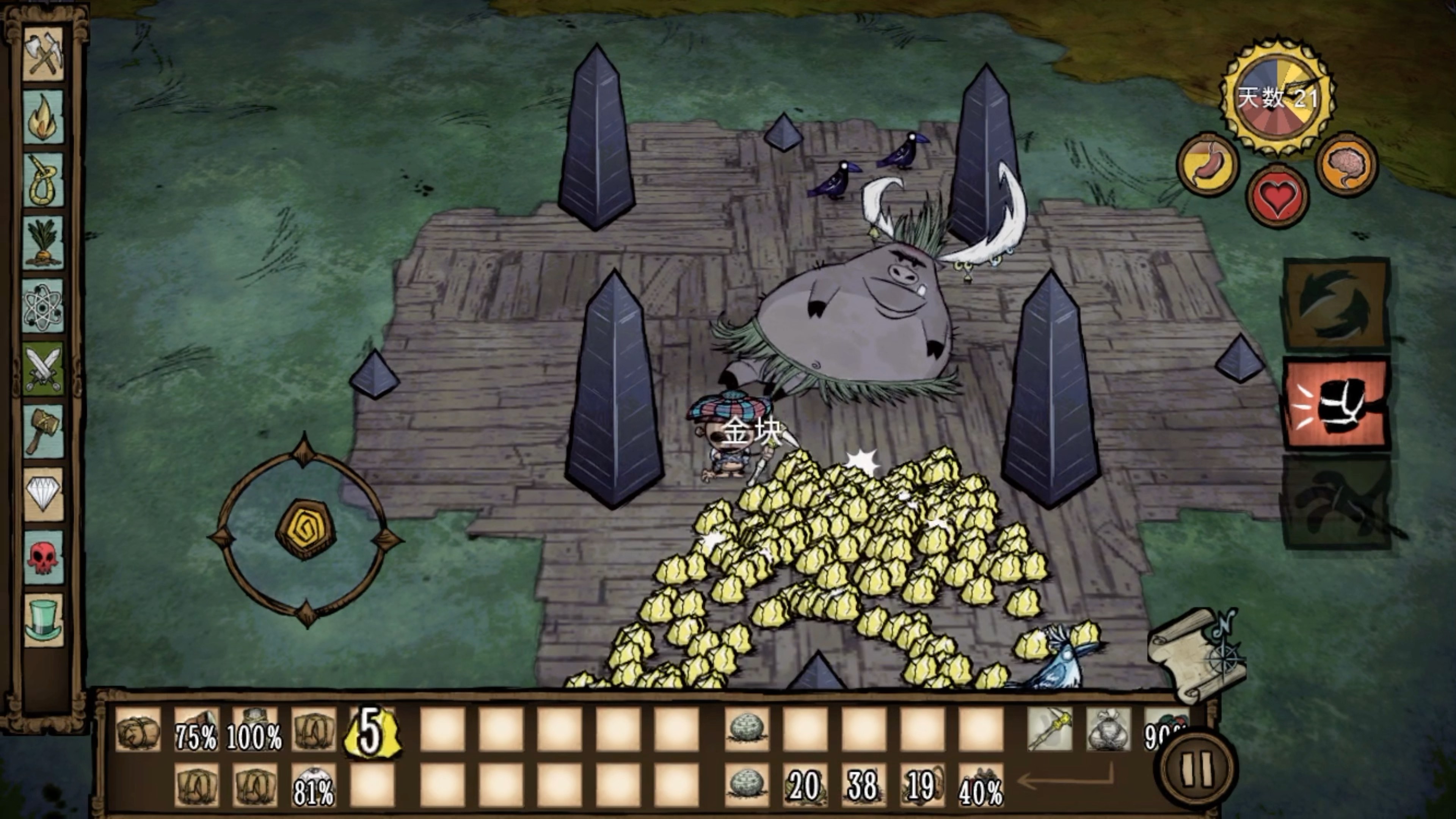The height and width of the screenshot is (819, 1456).
Task: Select the carrot Food crafting tab
Action: click(x=43, y=243)
